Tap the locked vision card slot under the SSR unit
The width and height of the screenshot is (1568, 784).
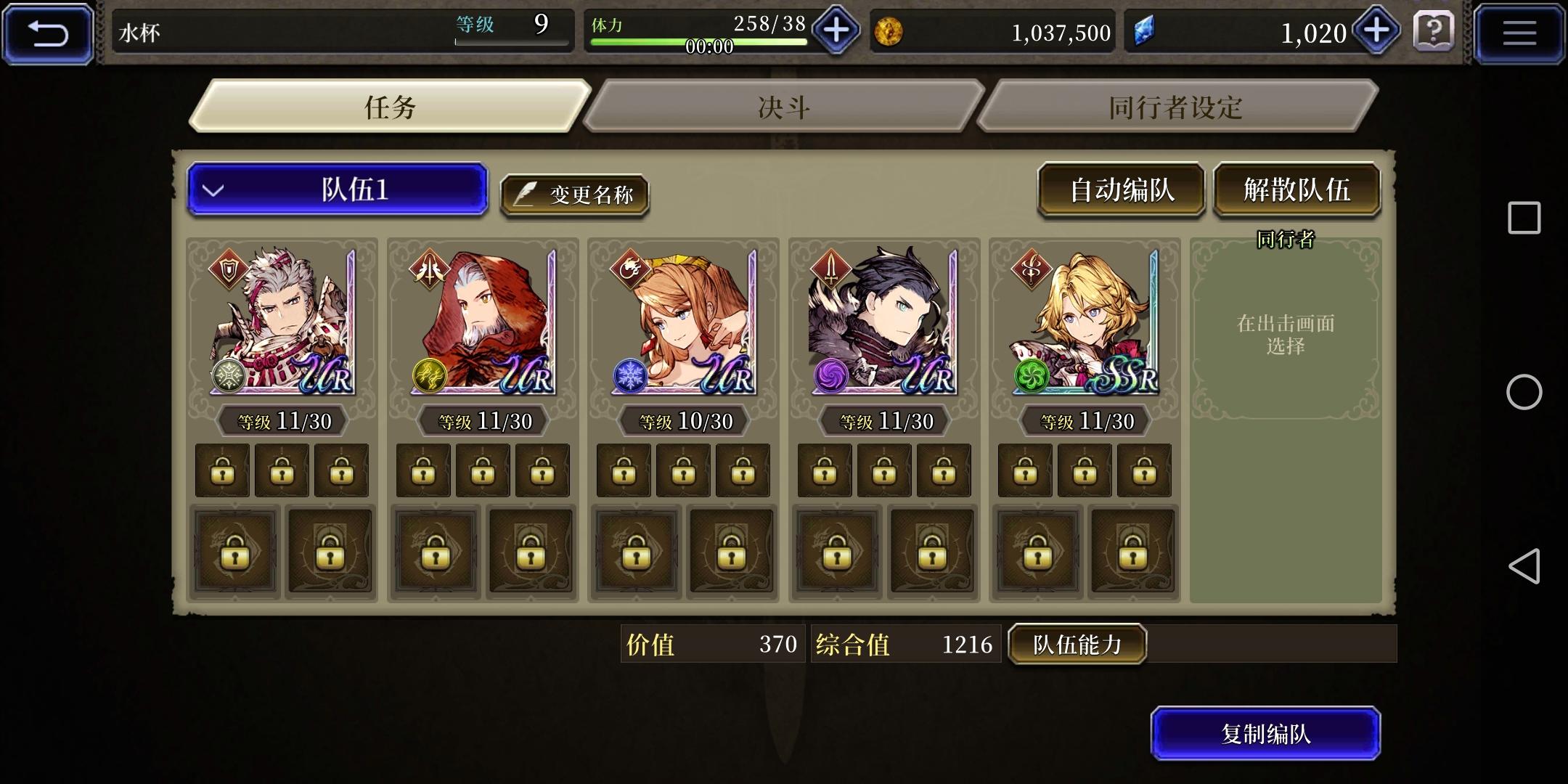pos(1038,552)
